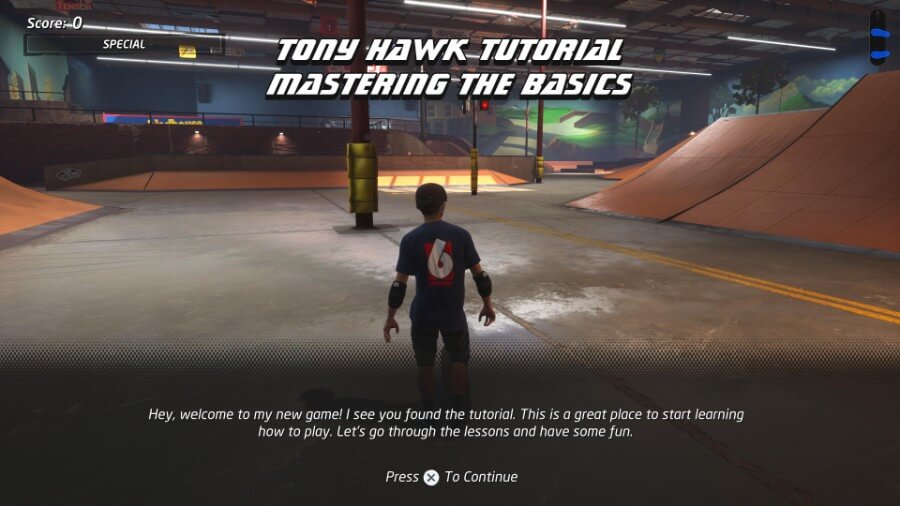Click the skateboard icon in the HUD

878,38
